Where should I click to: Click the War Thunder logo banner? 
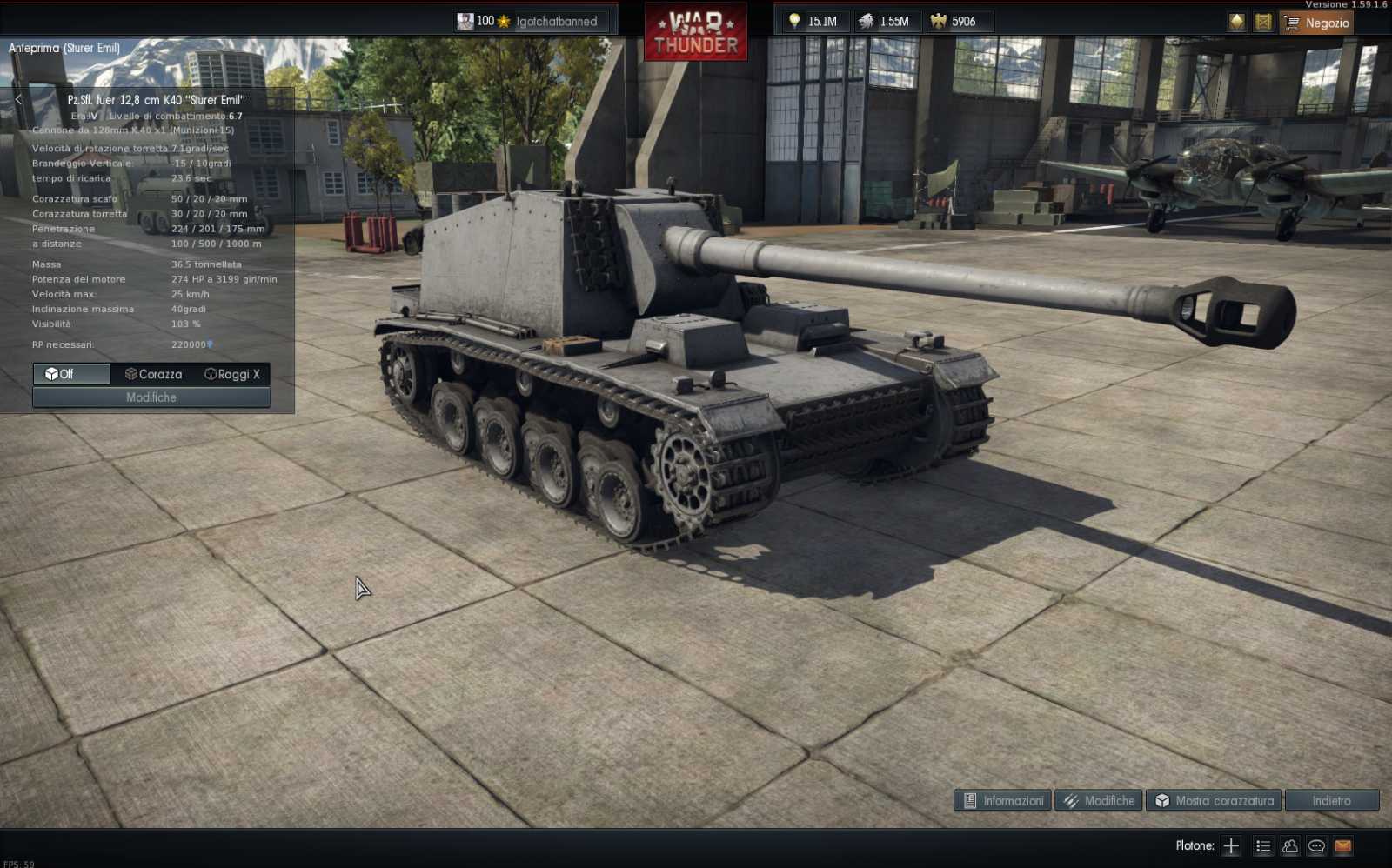696,31
